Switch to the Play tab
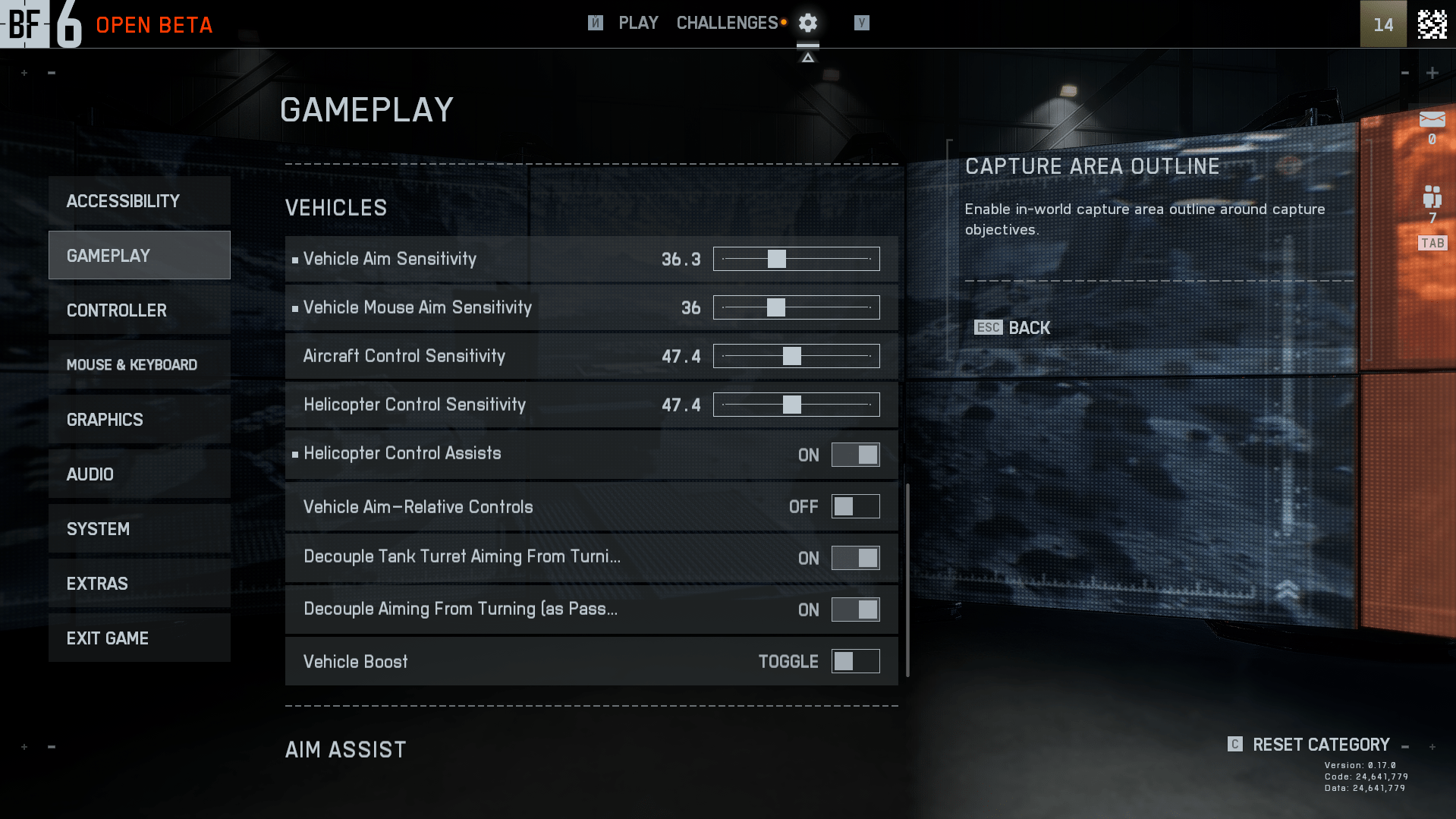 tap(638, 24)
